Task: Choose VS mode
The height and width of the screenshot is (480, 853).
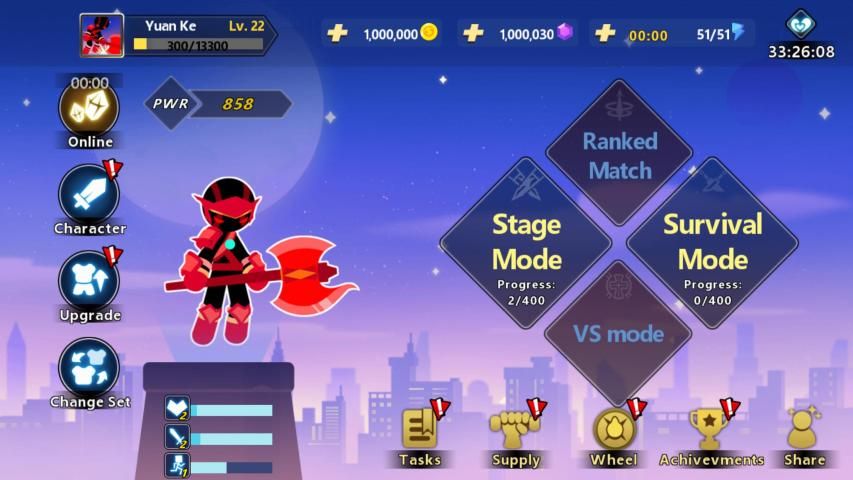Action: coord(619,333)
